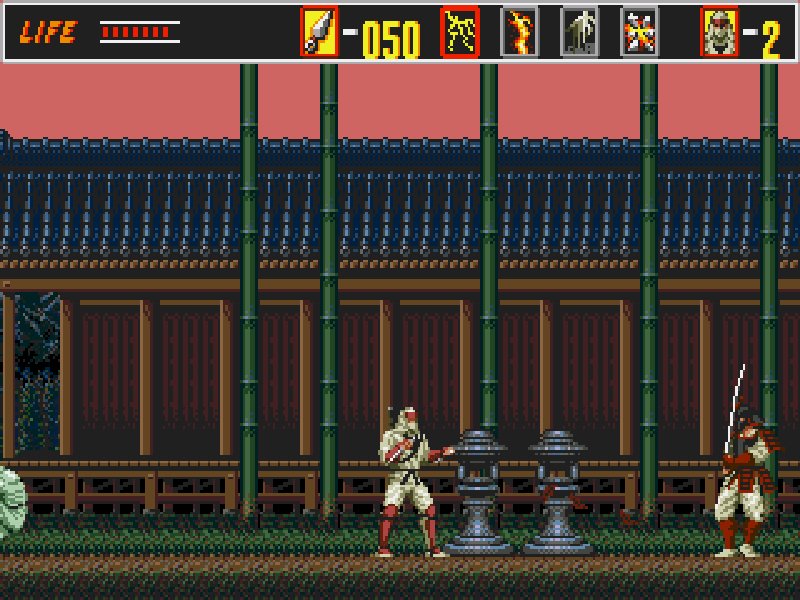Select the grey jumping figure ninjutsu icon
This screenshot has width=800, height=600.
click(579, 32)
